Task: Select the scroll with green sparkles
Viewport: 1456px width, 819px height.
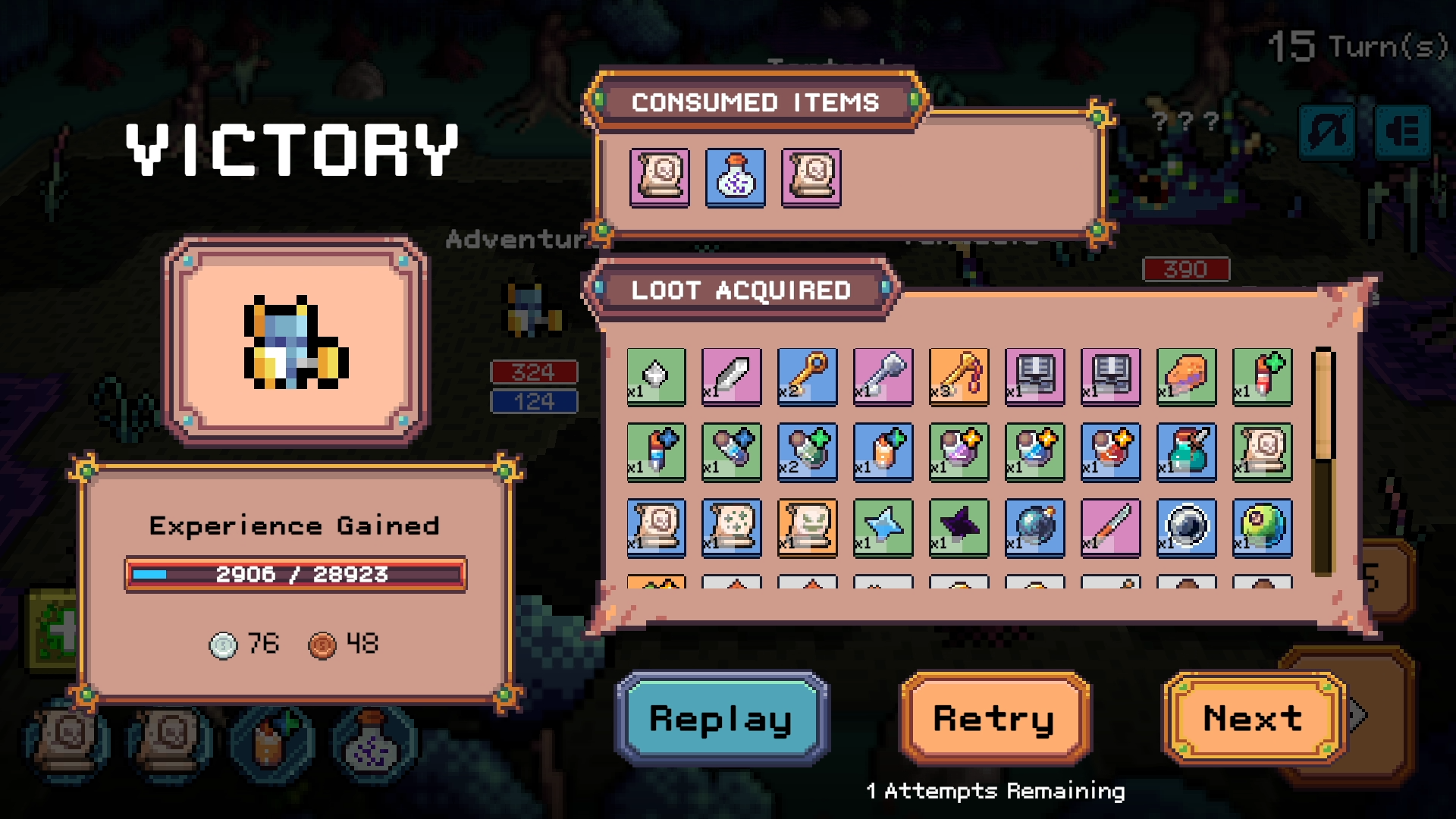Action: [732, 528]
